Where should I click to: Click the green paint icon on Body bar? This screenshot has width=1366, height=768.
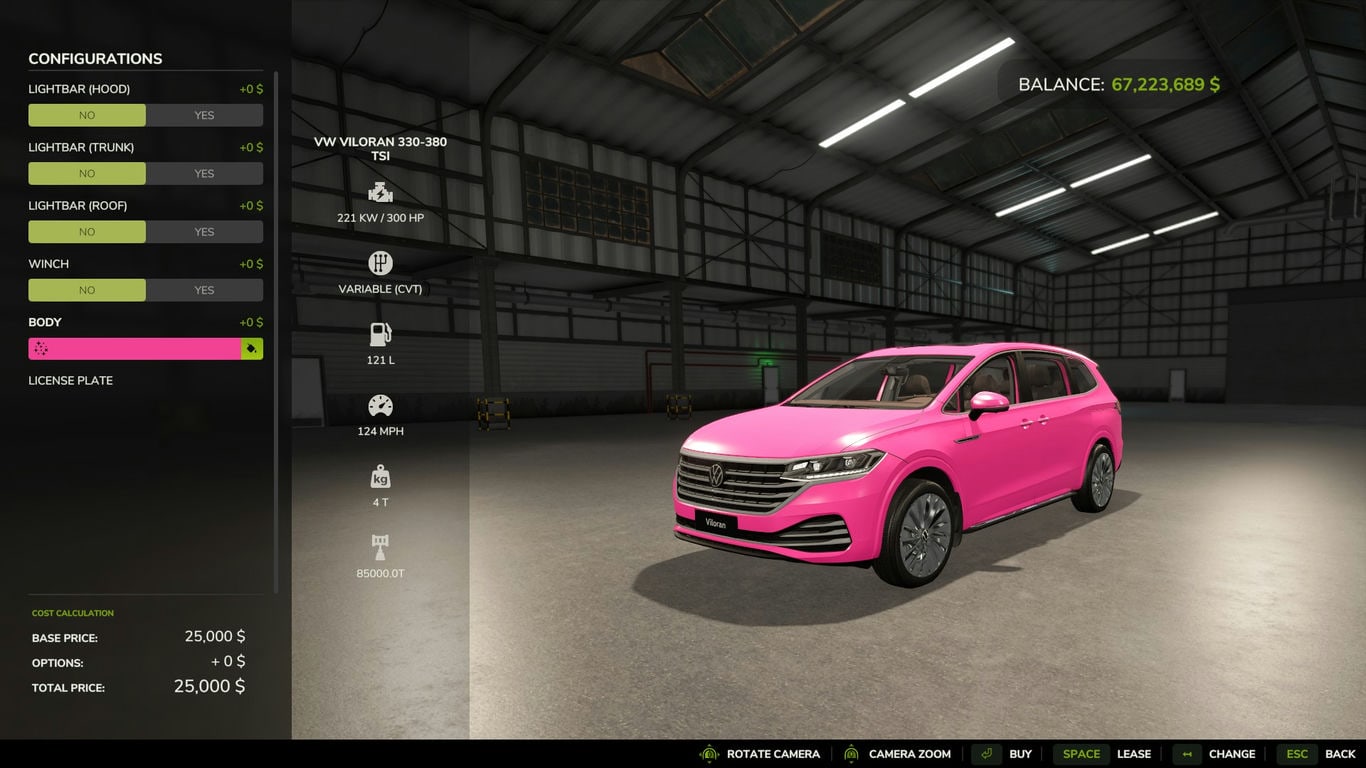coord(252,348)
